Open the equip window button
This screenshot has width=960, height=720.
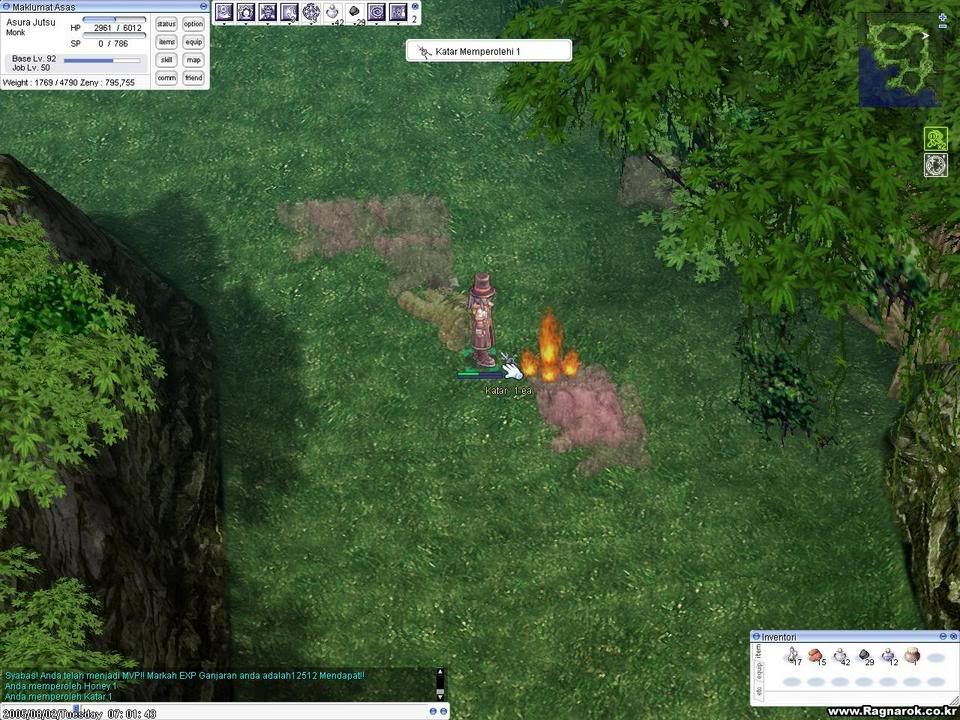pyautogui.click(x=193, y=42)
